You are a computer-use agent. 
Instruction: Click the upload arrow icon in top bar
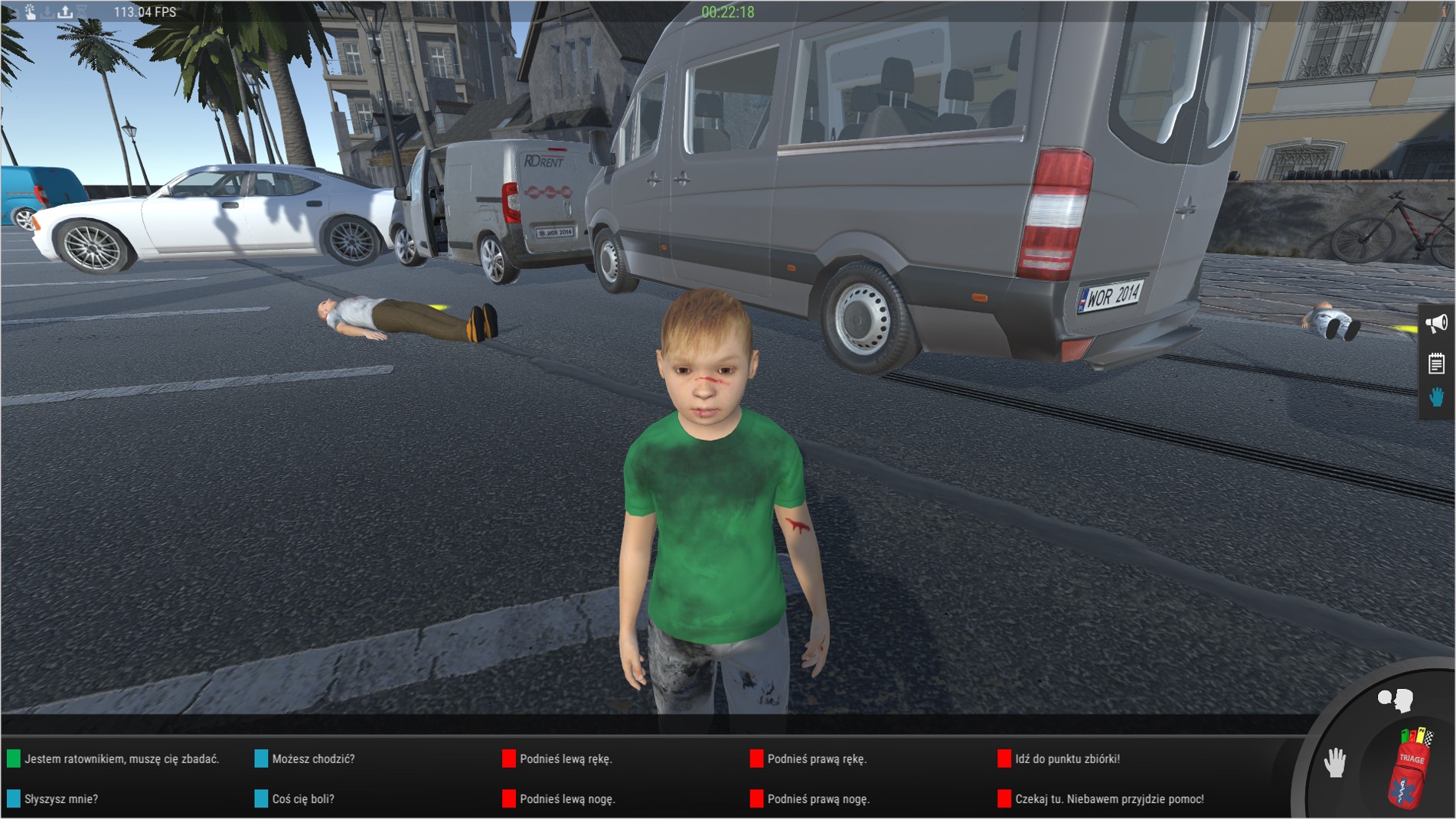(x=65, y=11)
